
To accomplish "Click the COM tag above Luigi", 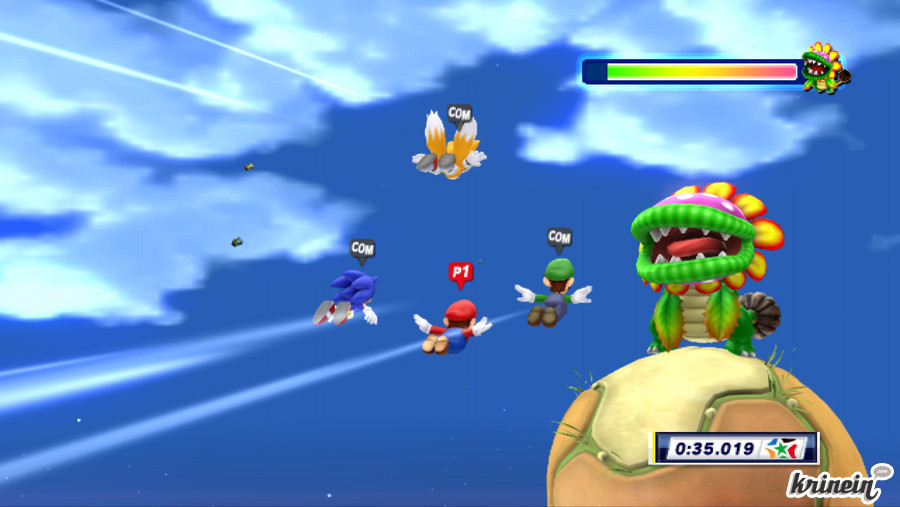I will (559, 237).
